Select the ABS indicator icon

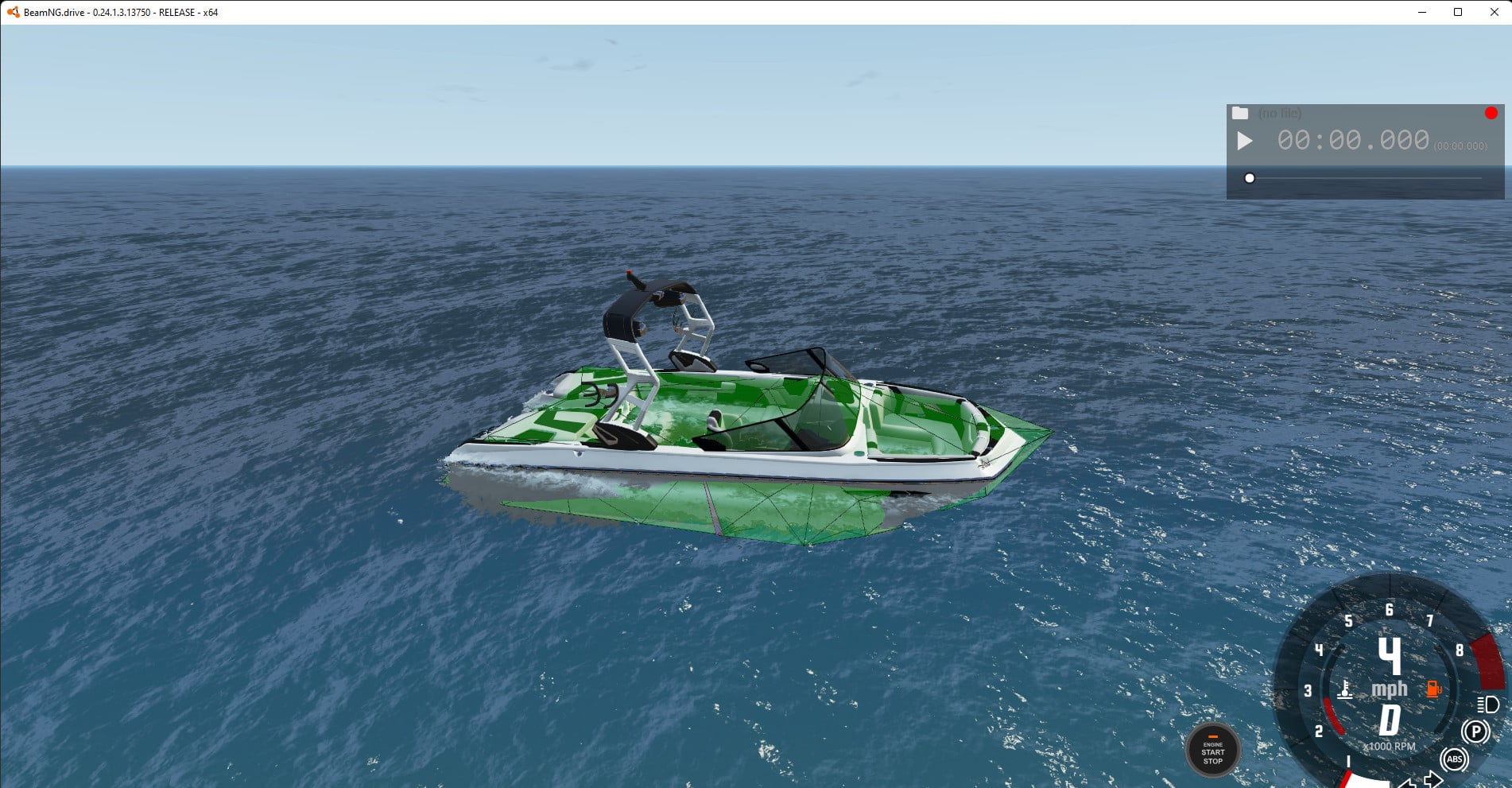(x=1454, y=759)
